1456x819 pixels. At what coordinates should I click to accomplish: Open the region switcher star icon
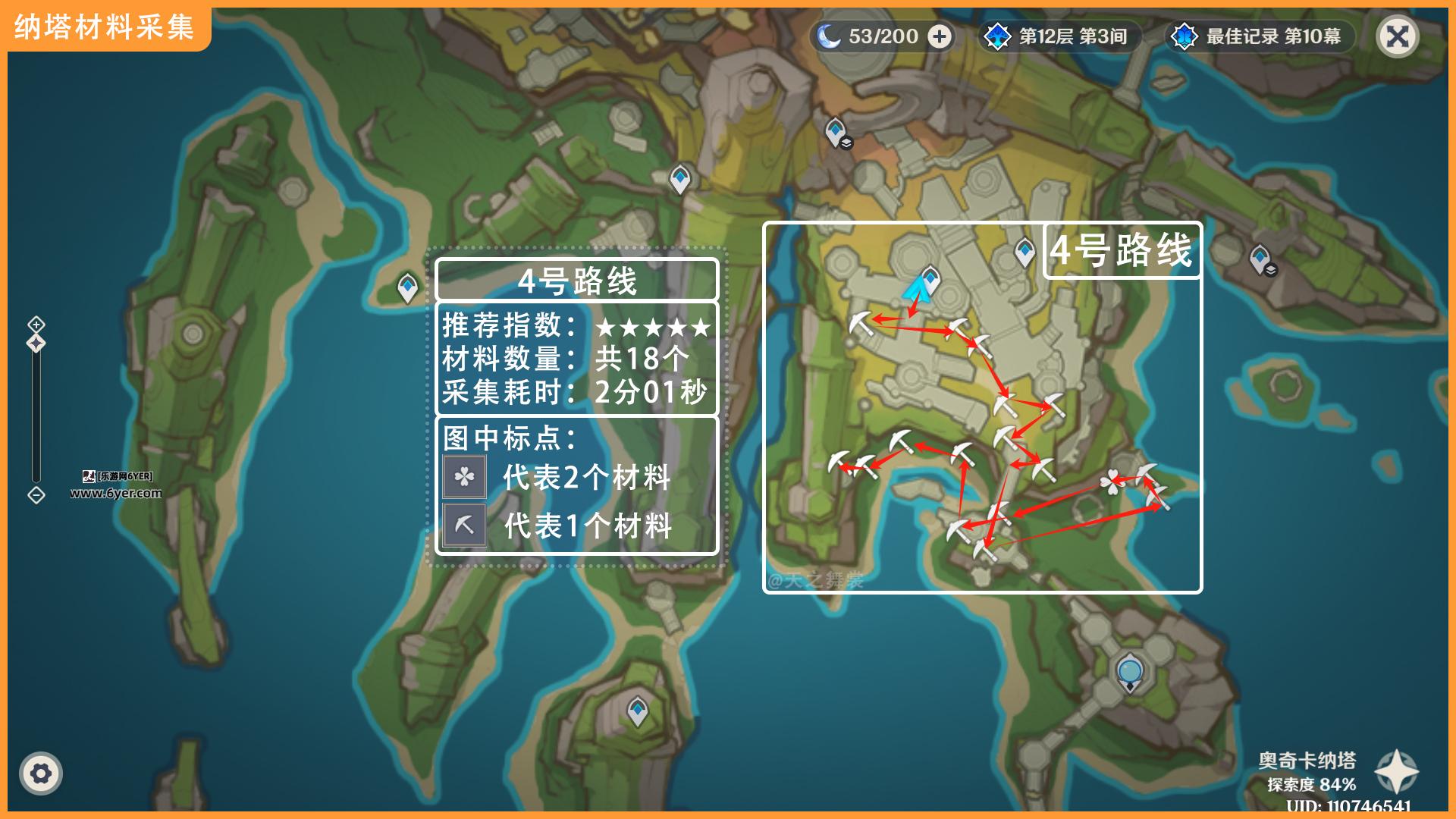point(1396,770)
